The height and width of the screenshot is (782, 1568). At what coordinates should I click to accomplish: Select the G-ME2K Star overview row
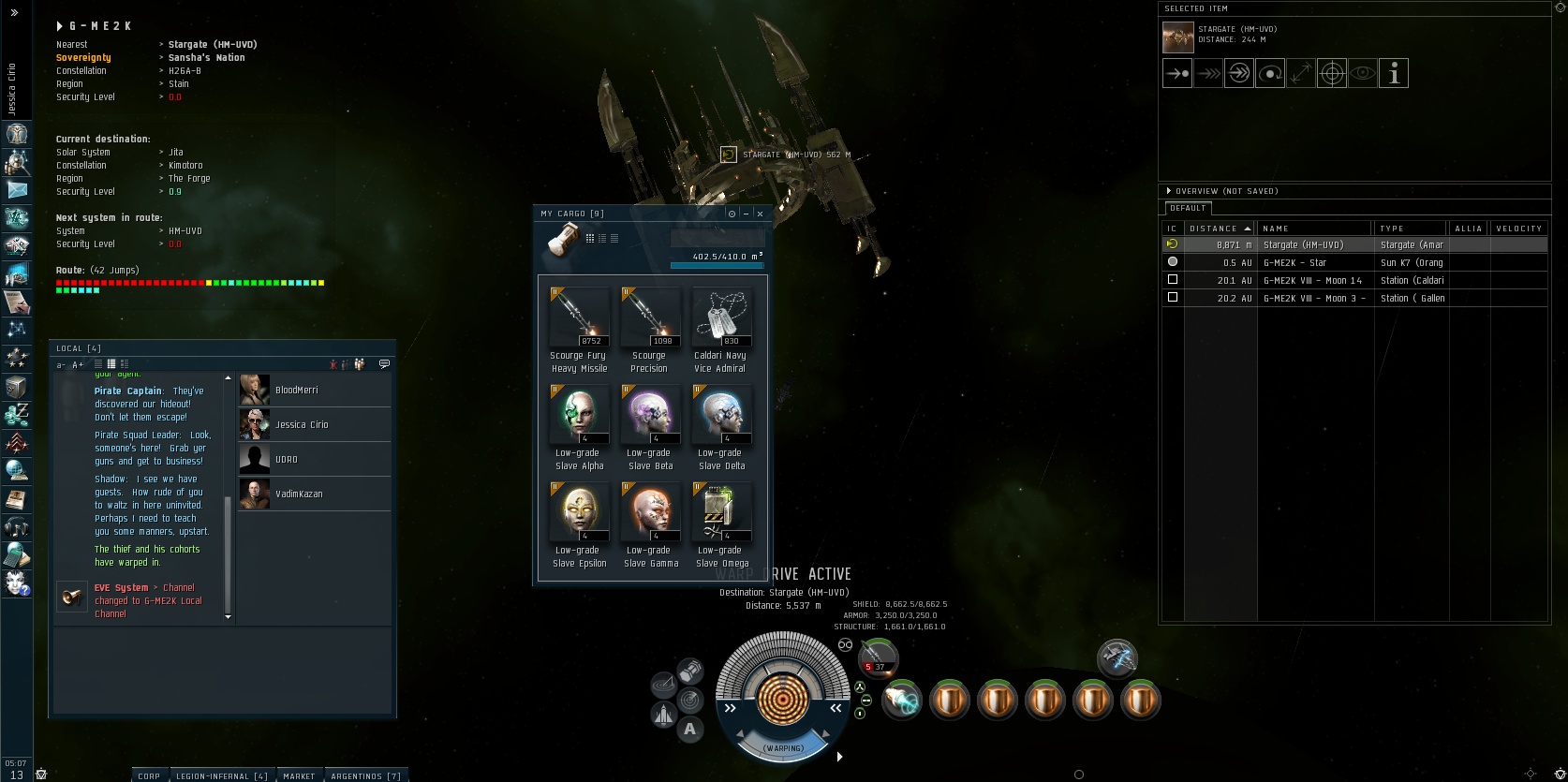click(1311, 263)
